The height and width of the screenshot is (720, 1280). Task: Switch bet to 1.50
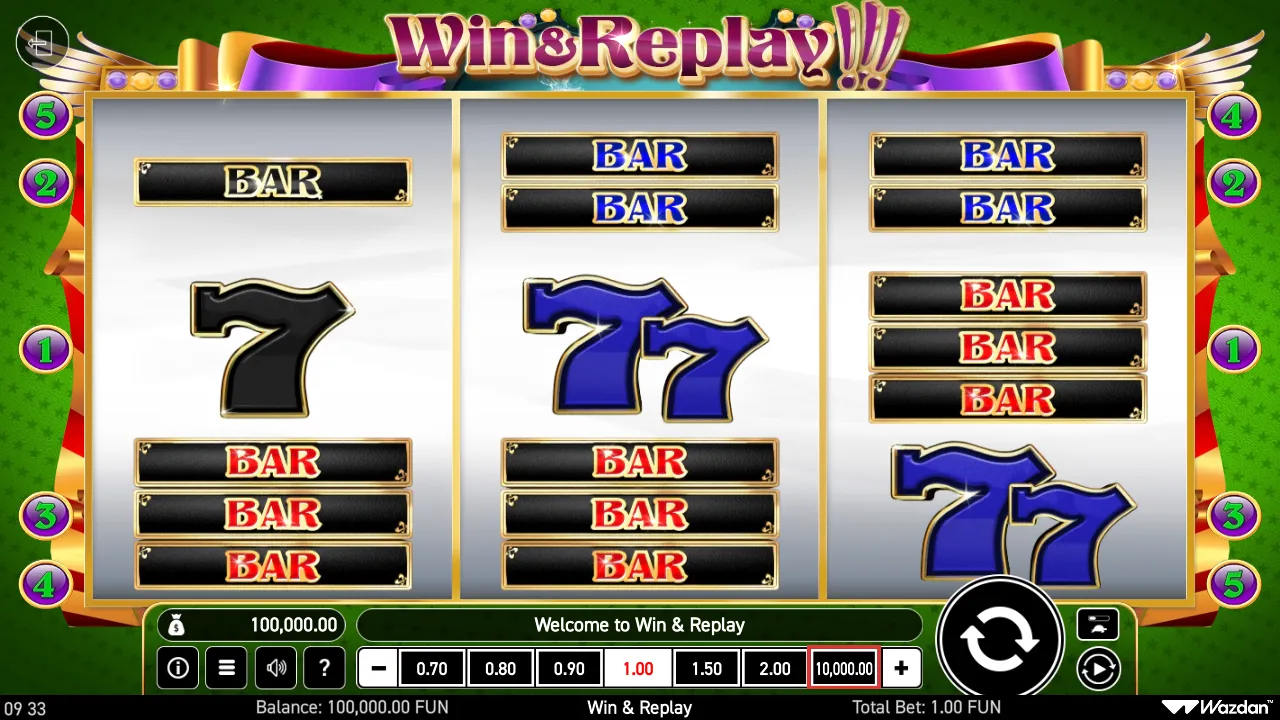[x=706, y=668]
